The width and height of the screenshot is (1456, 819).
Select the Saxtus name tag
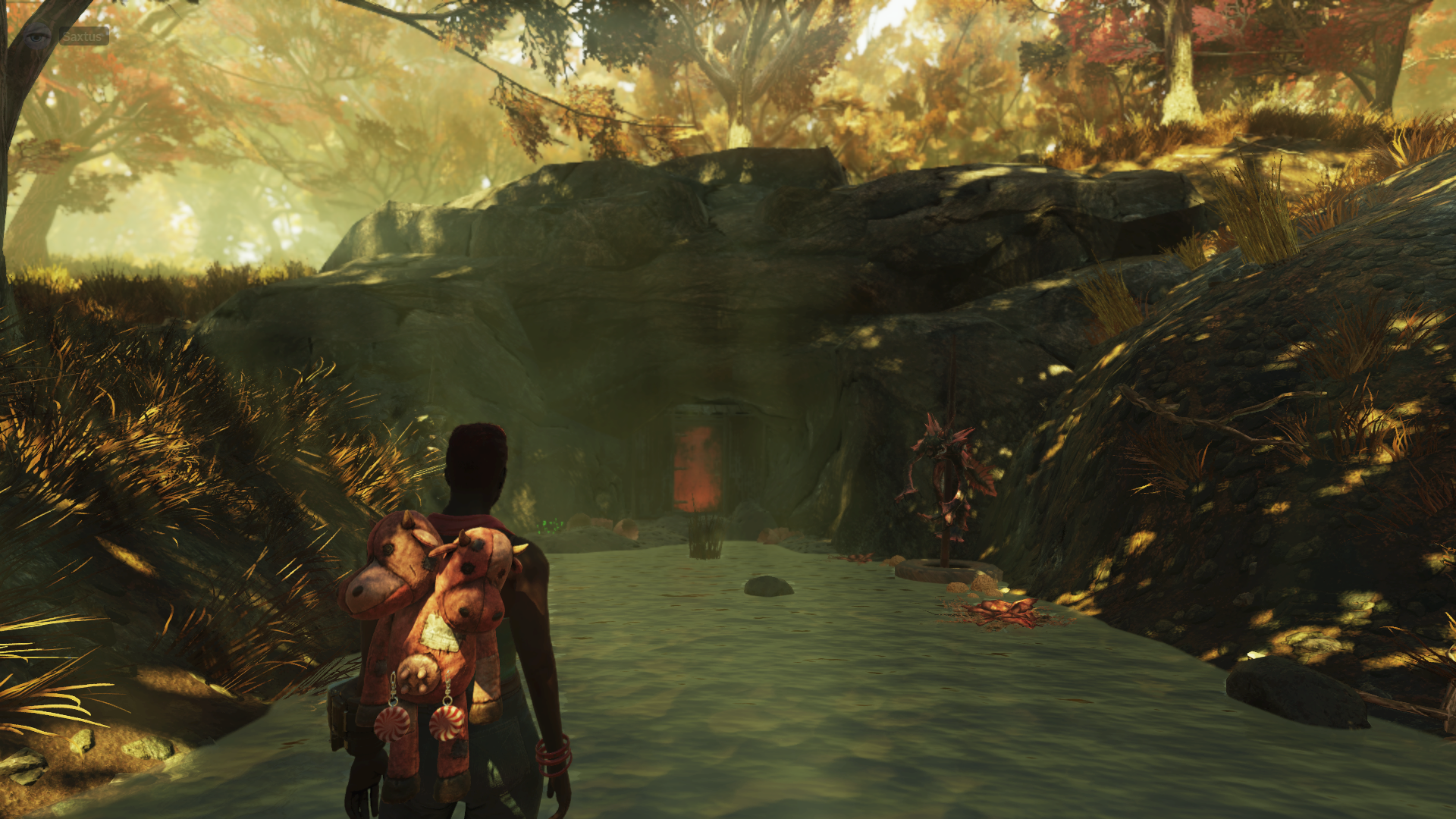pyautogui.click(x=83, y=36)
